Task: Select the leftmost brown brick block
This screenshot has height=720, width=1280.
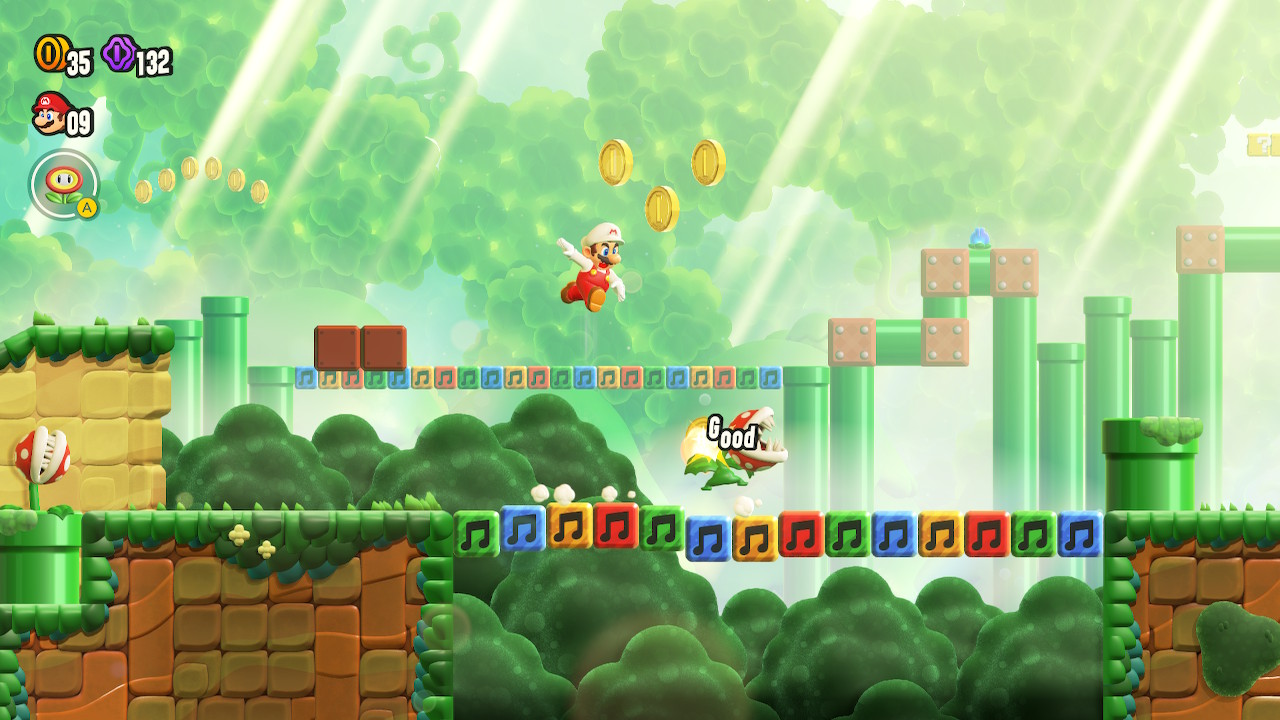Action: pyautogui.click(x=336, y=347)
